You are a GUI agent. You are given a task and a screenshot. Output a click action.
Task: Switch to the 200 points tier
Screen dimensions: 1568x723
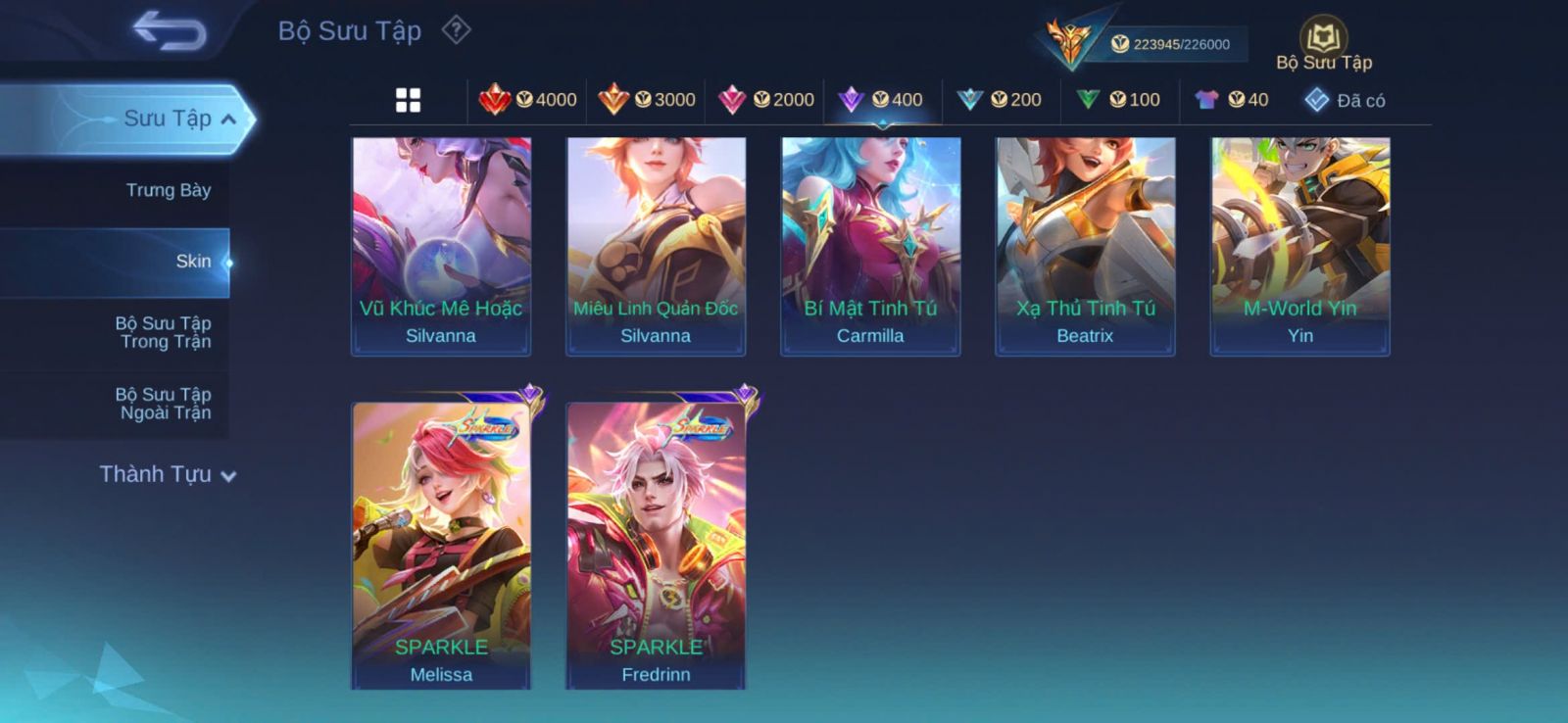click(1000, 100)
